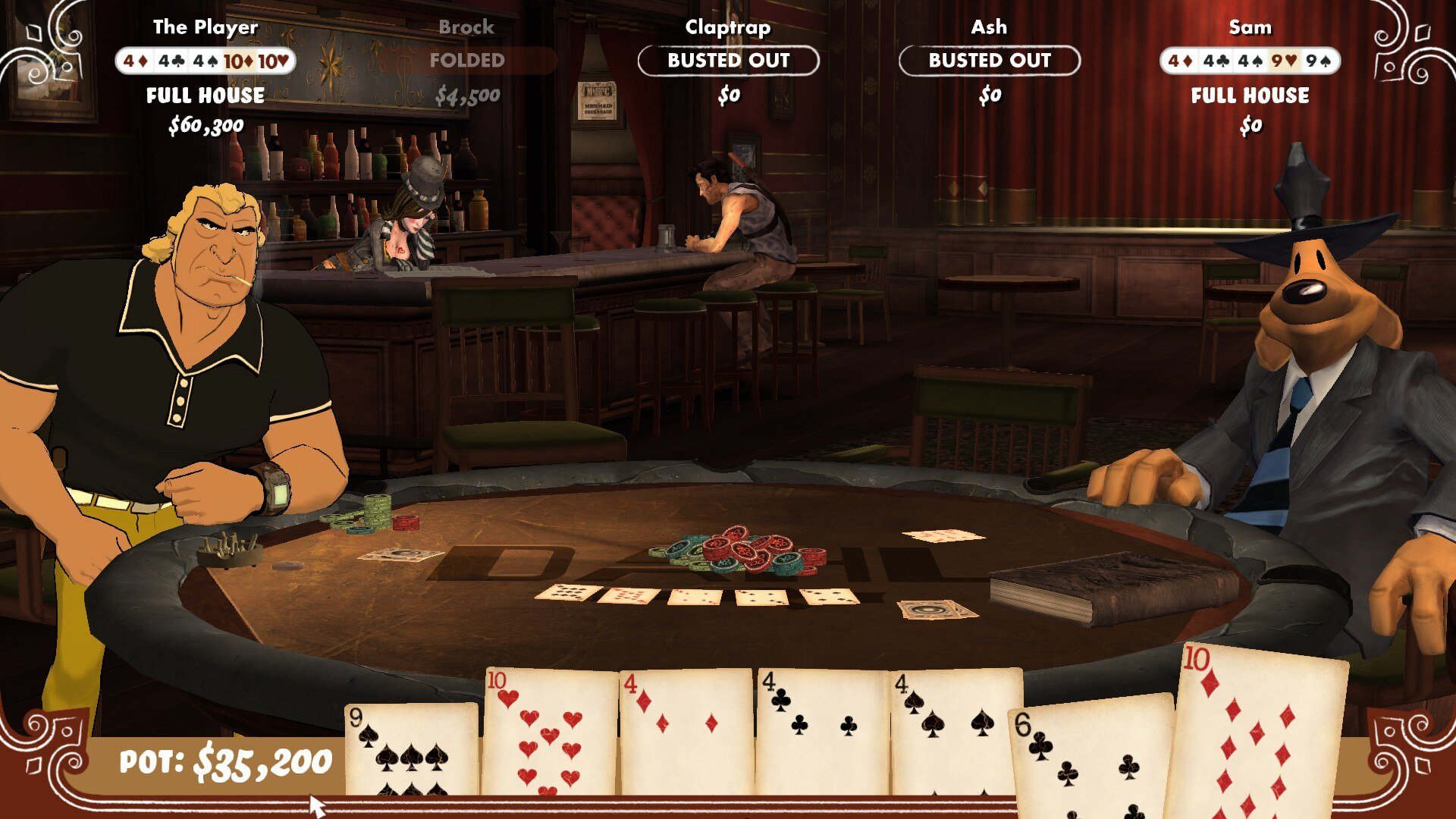This screenshot has width=1456, height=819.
Task: Select the 6 of clubs hole card
Action: pos(1089,758)
